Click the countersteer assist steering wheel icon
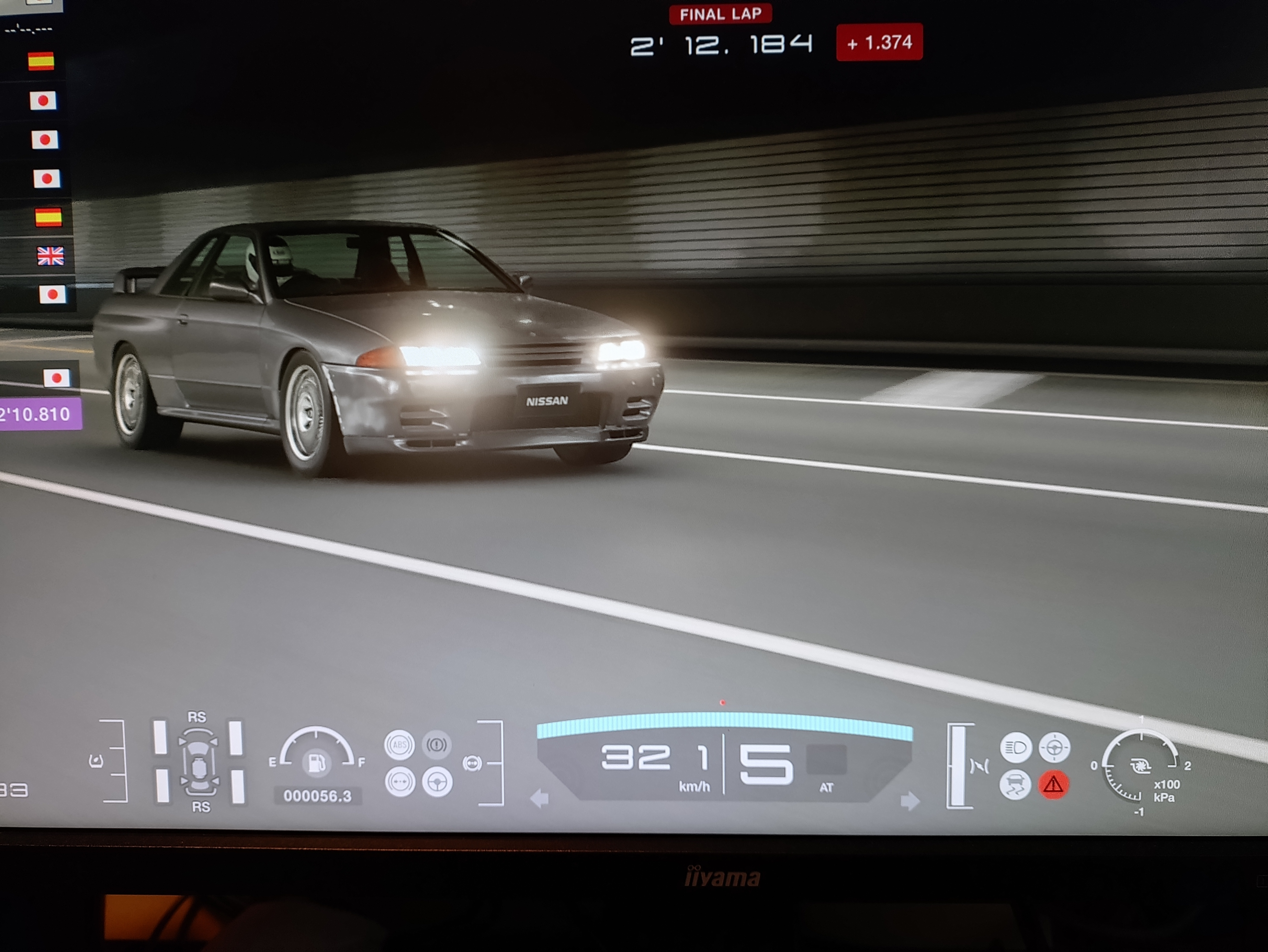 point(437,782)
